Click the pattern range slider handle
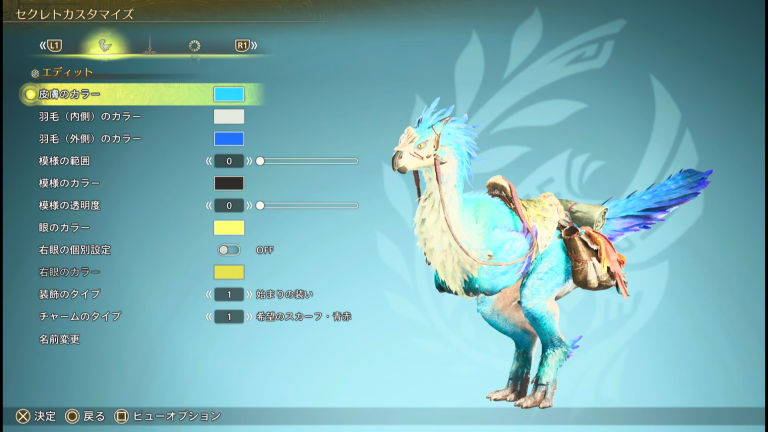Screen dimensions: 768x432 pos(260,161)
